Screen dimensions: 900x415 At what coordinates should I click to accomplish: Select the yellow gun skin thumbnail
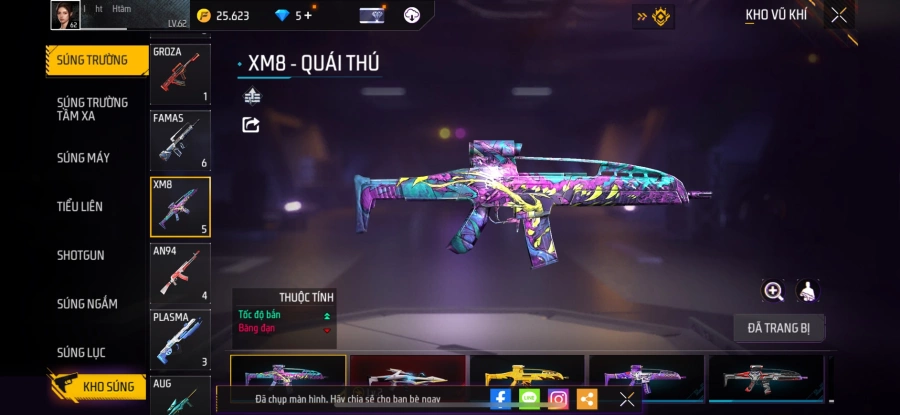[527, 376]
